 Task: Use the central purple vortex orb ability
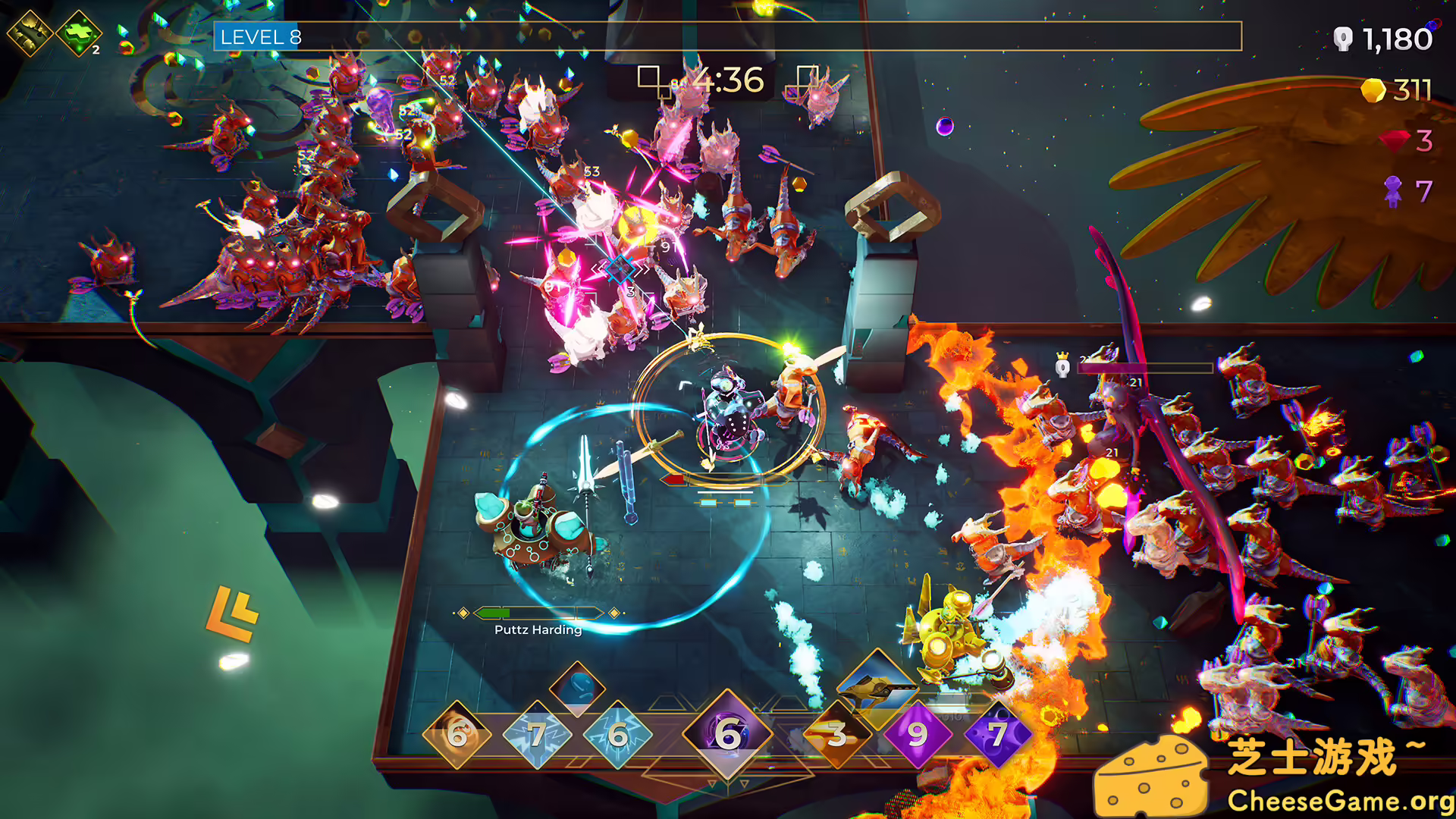click(x=727, y=733)
